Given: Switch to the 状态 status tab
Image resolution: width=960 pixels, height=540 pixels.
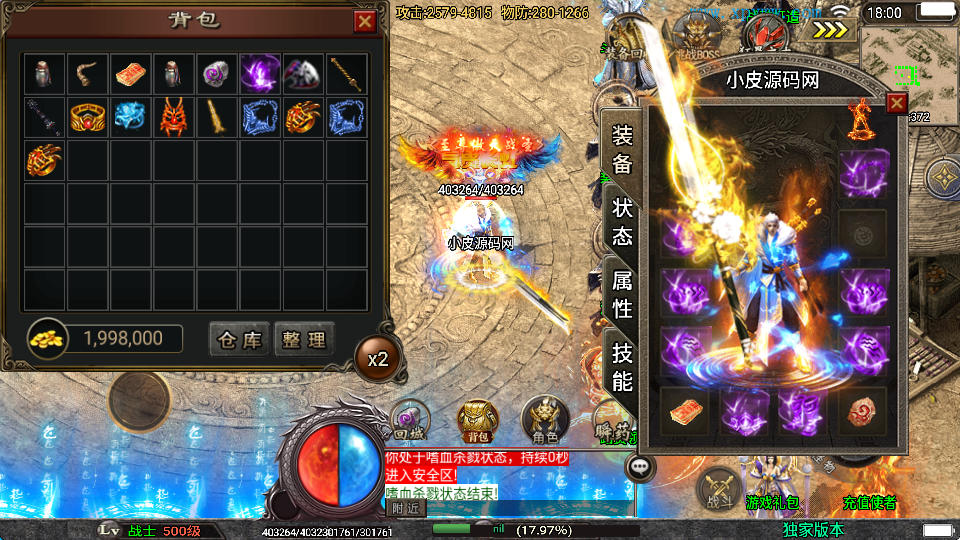Looking at the screenshot, I should pyautogui.click(x=622, y=222).
